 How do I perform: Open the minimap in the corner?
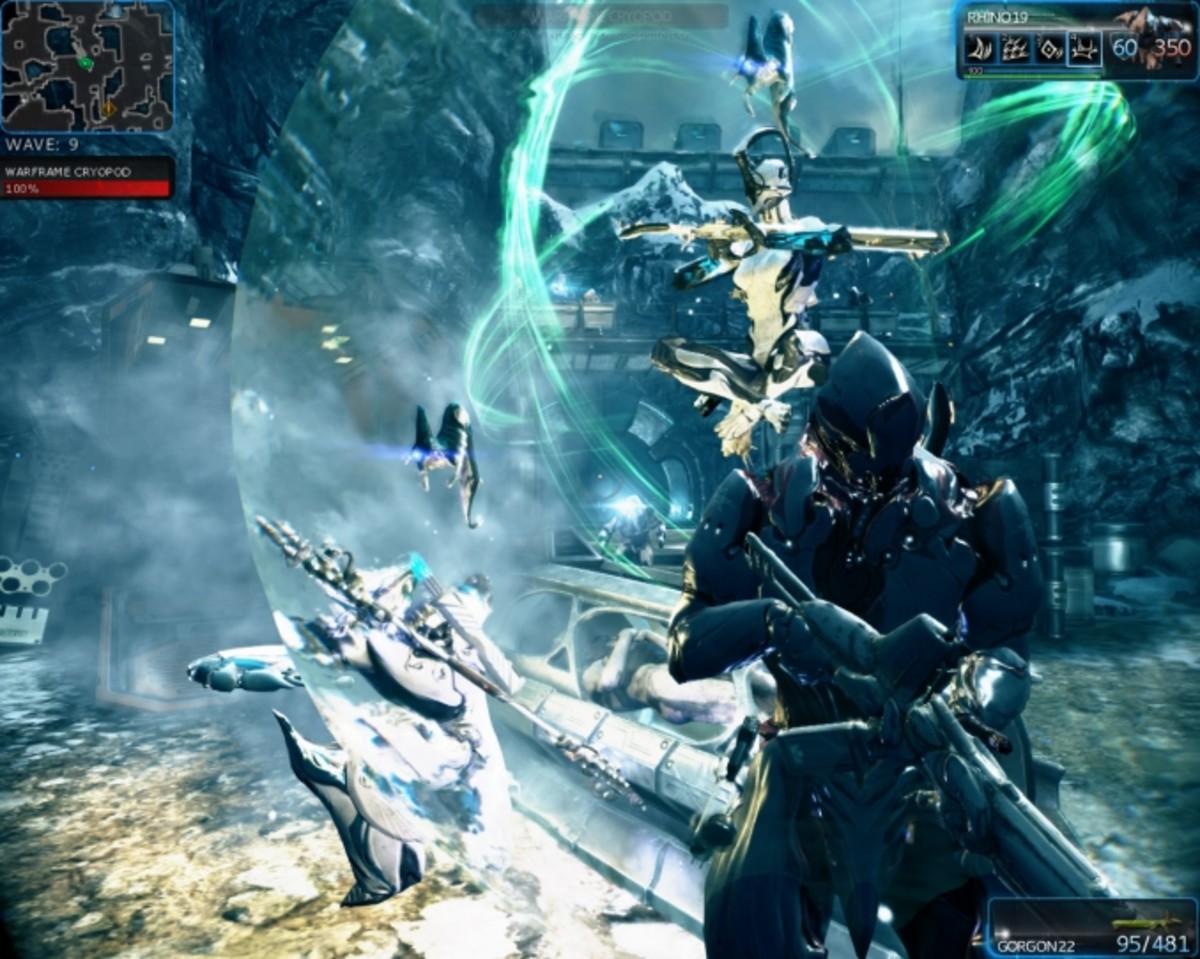87,67
